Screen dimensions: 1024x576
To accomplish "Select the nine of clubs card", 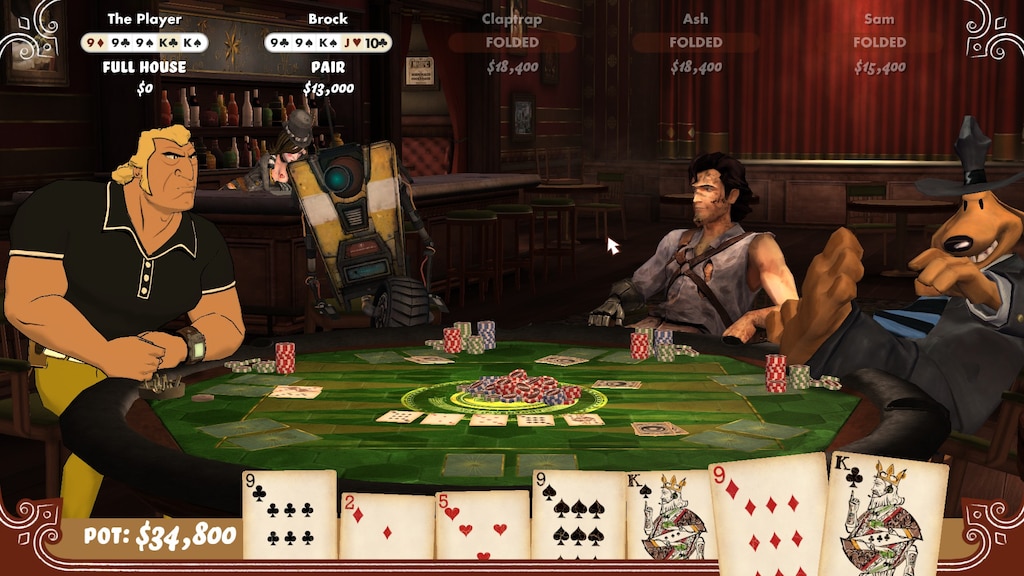I will 289,514.
